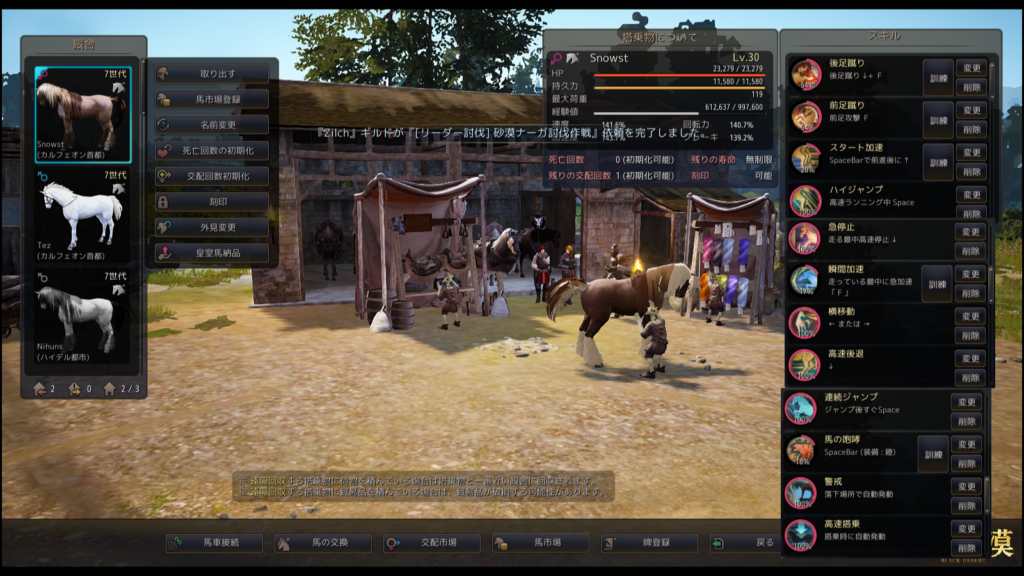This screenshot has height=576, width=1024.
Task: Reset death count with 死亡回数の初期化
Action: pos(213,150)
